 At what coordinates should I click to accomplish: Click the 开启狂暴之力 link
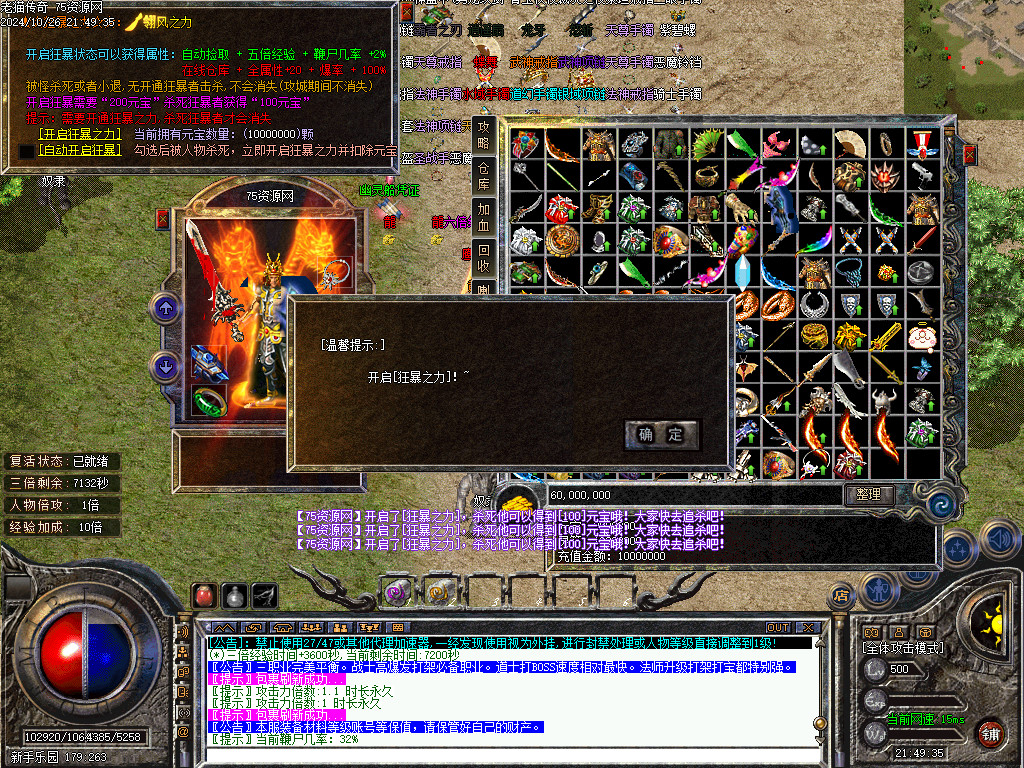[79, 133]
